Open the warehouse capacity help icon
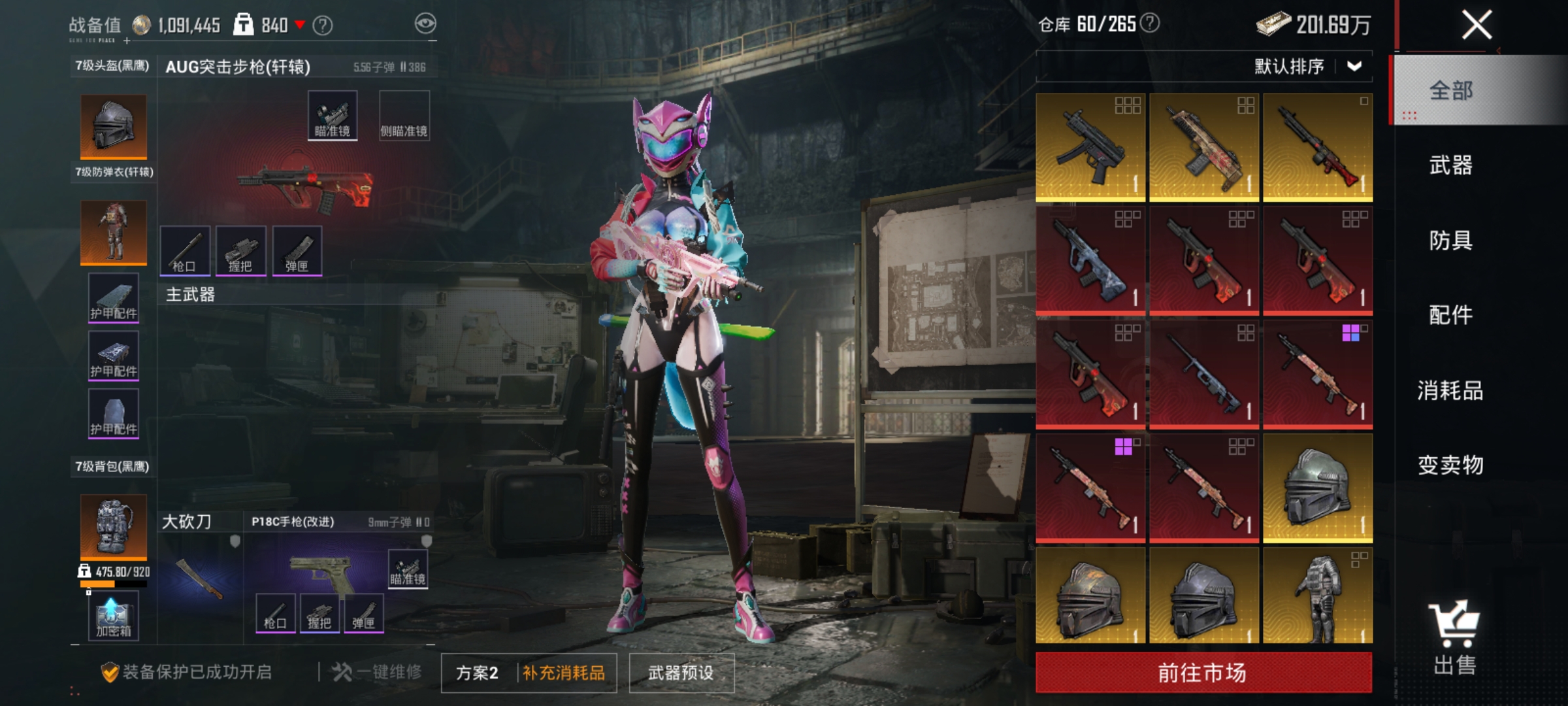 (1150, 24)
